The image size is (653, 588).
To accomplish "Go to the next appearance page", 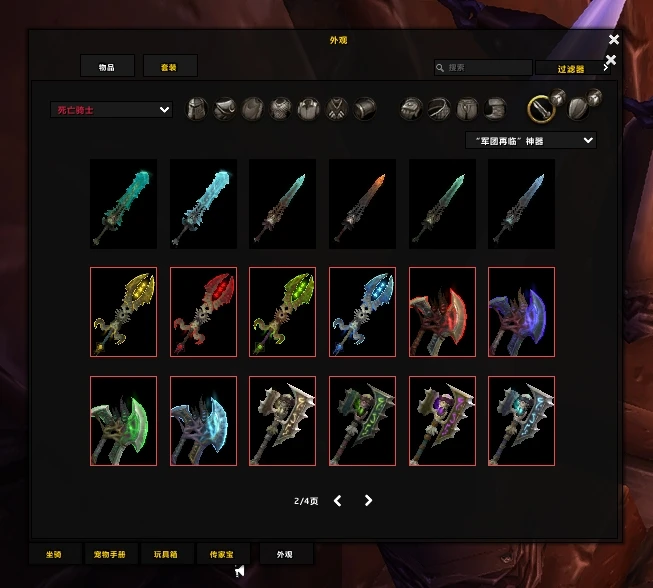I will [x=368, y=501].
